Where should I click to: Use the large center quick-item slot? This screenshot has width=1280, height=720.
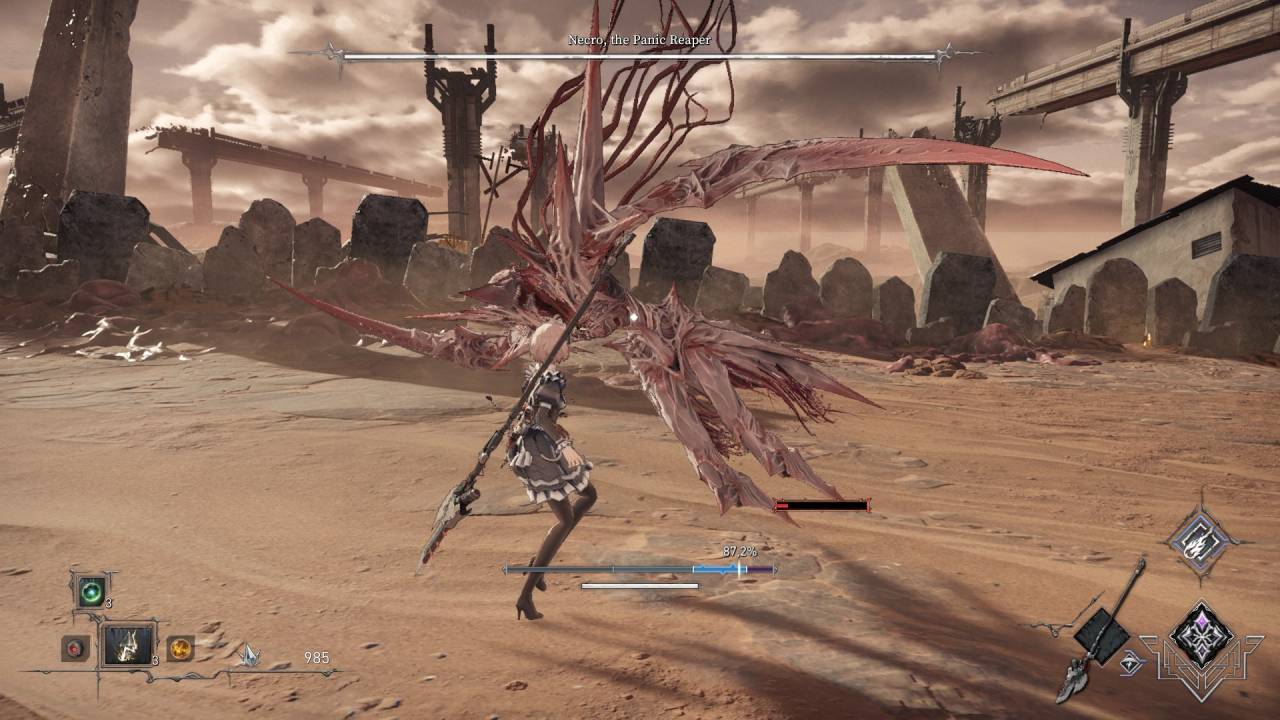point(128,645)
